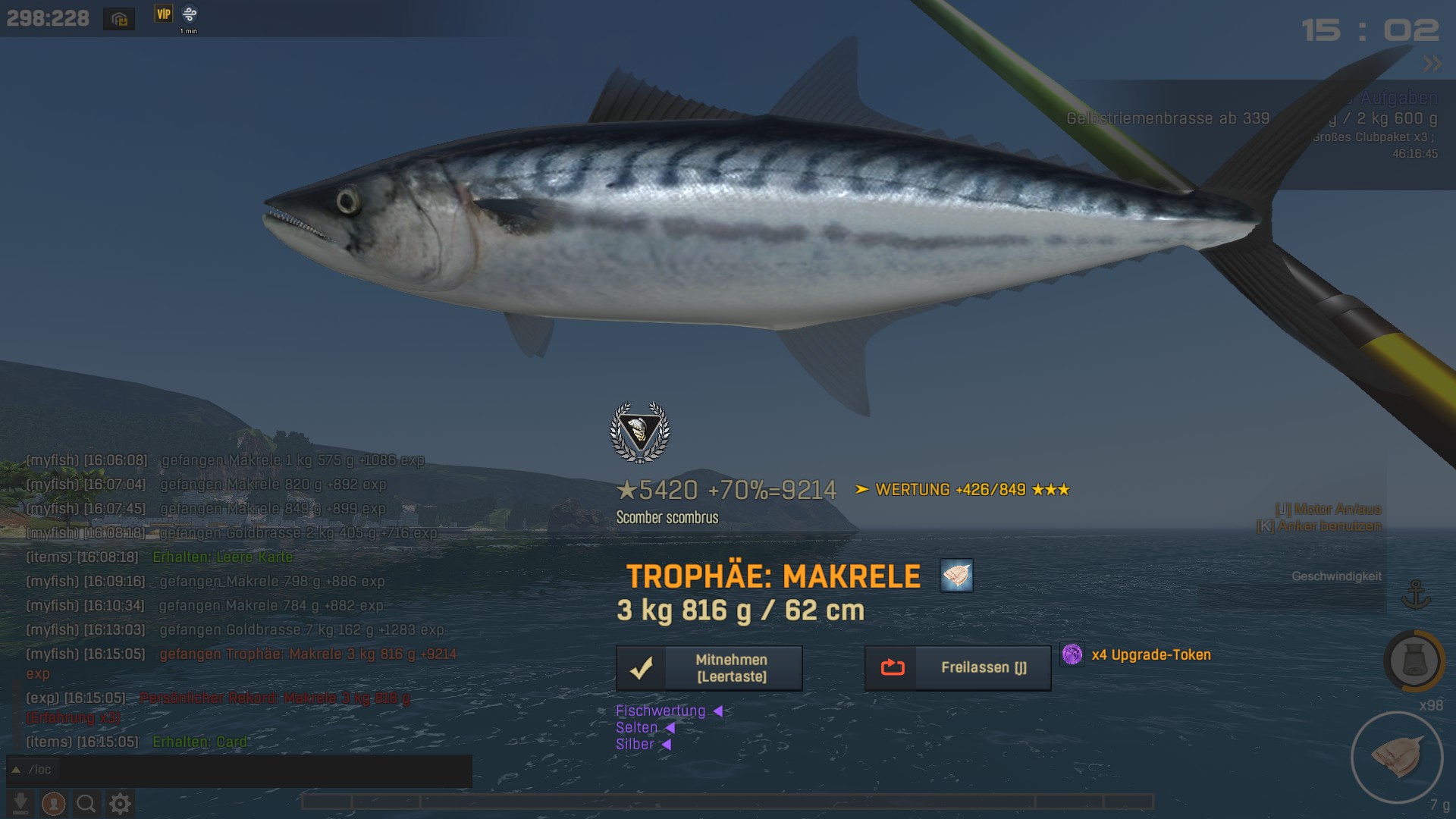Open the magnifying glass search
The width and height of the screenshot is (1456, 819).
click(86, 803)
